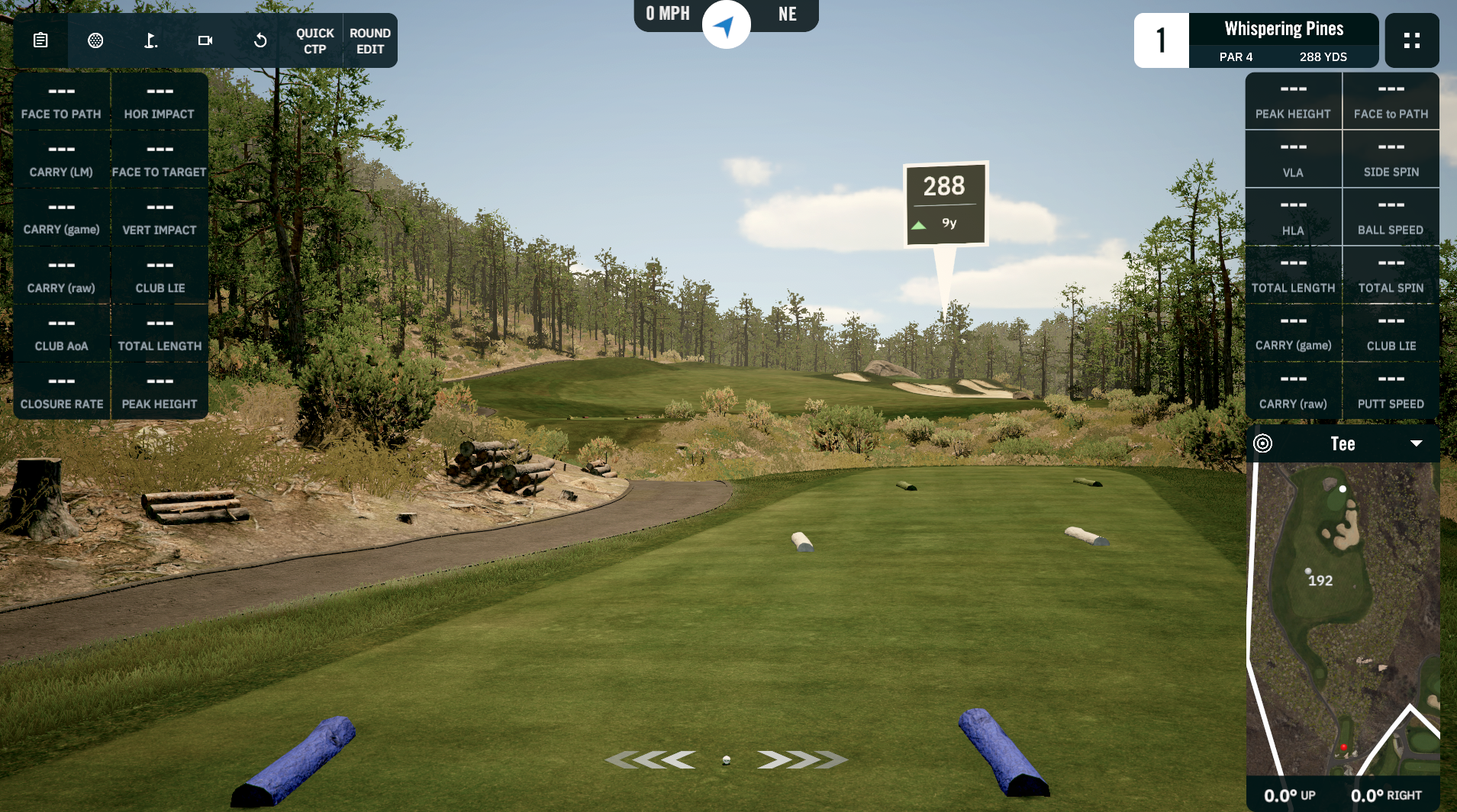Shift aim right with the right chevrons
Screen dimensions: 1457x812
tap(802, 759)
